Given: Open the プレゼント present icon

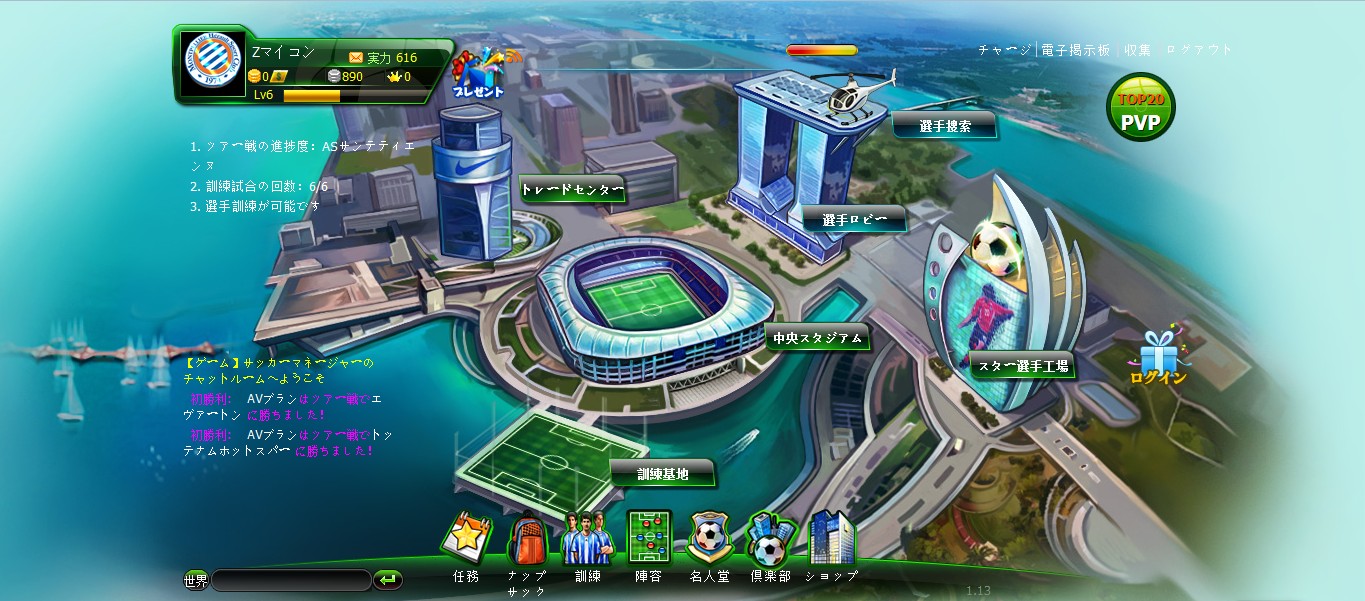Looking at the screenshot, I should (x=478, y=73).
